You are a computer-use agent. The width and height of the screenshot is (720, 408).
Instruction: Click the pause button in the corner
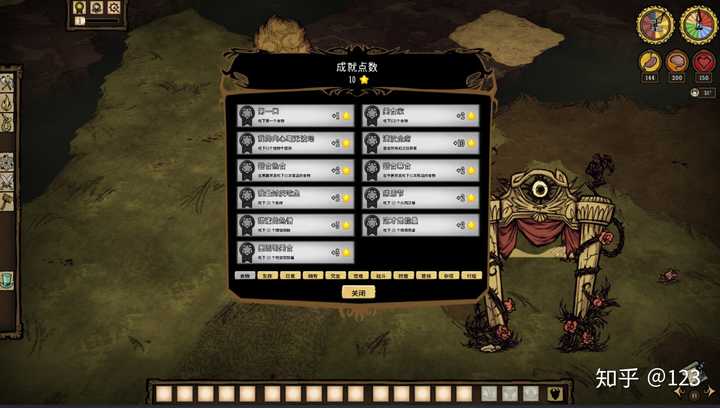[x=692, y=395]
